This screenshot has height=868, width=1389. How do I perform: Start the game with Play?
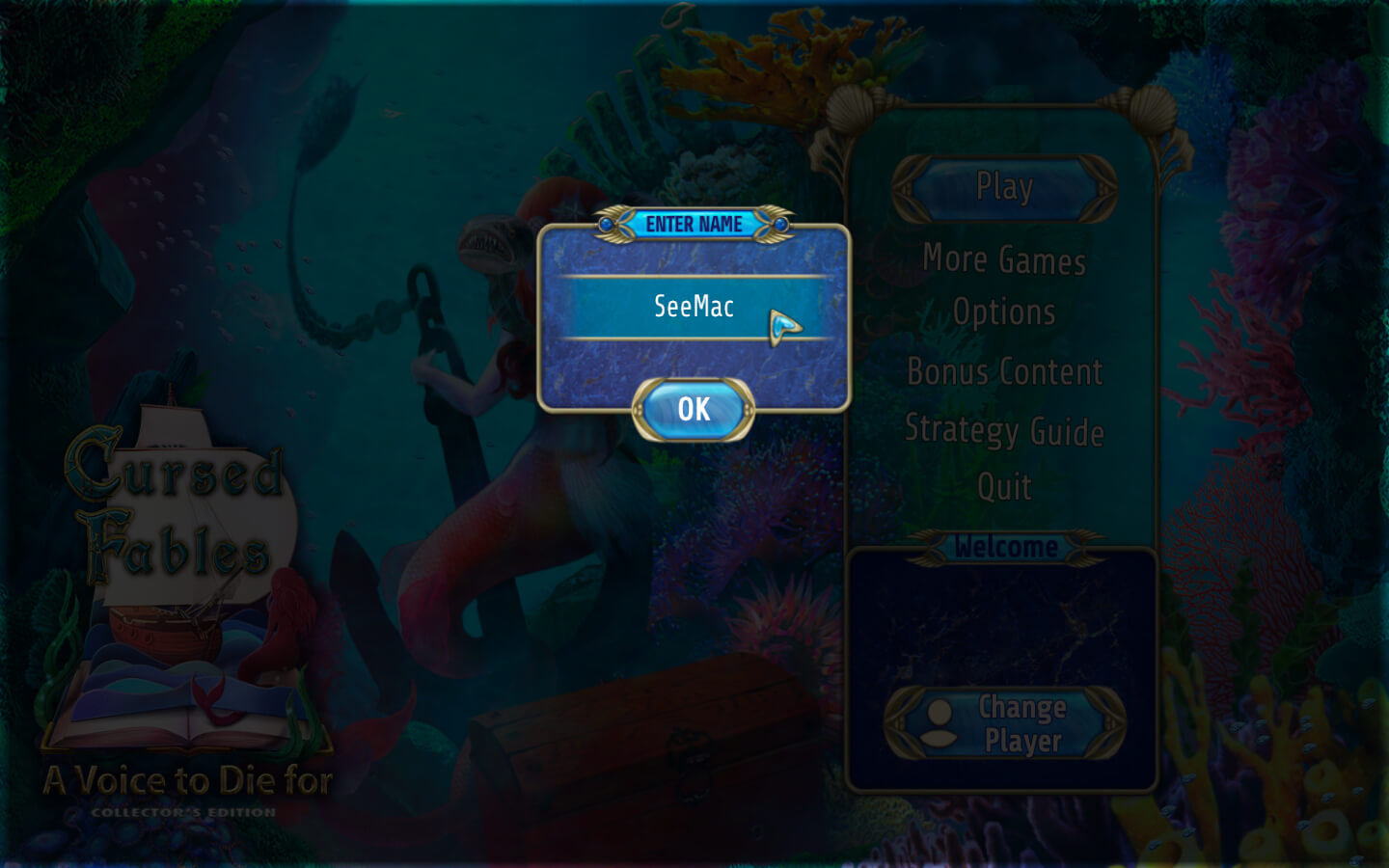(1004, 187)
